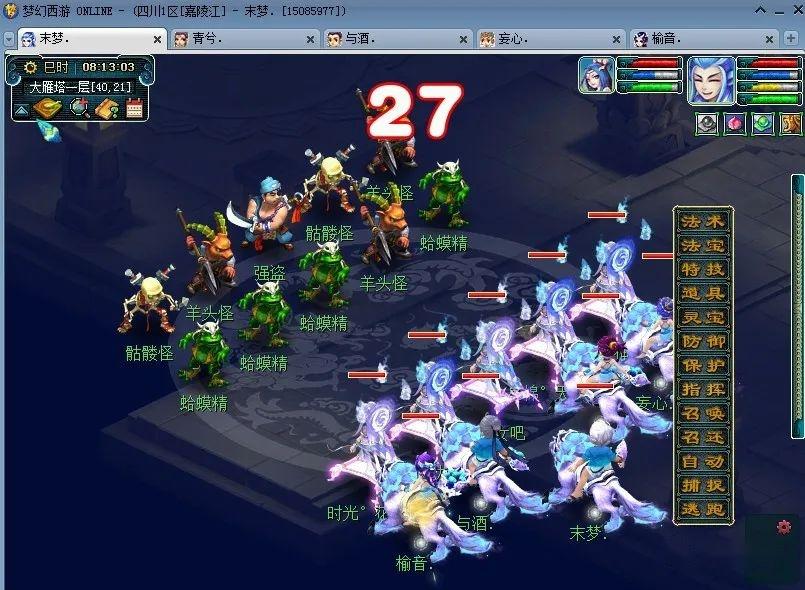Open the calendar icon in the time panel
The image size is (805, 590).
[135, 108]
